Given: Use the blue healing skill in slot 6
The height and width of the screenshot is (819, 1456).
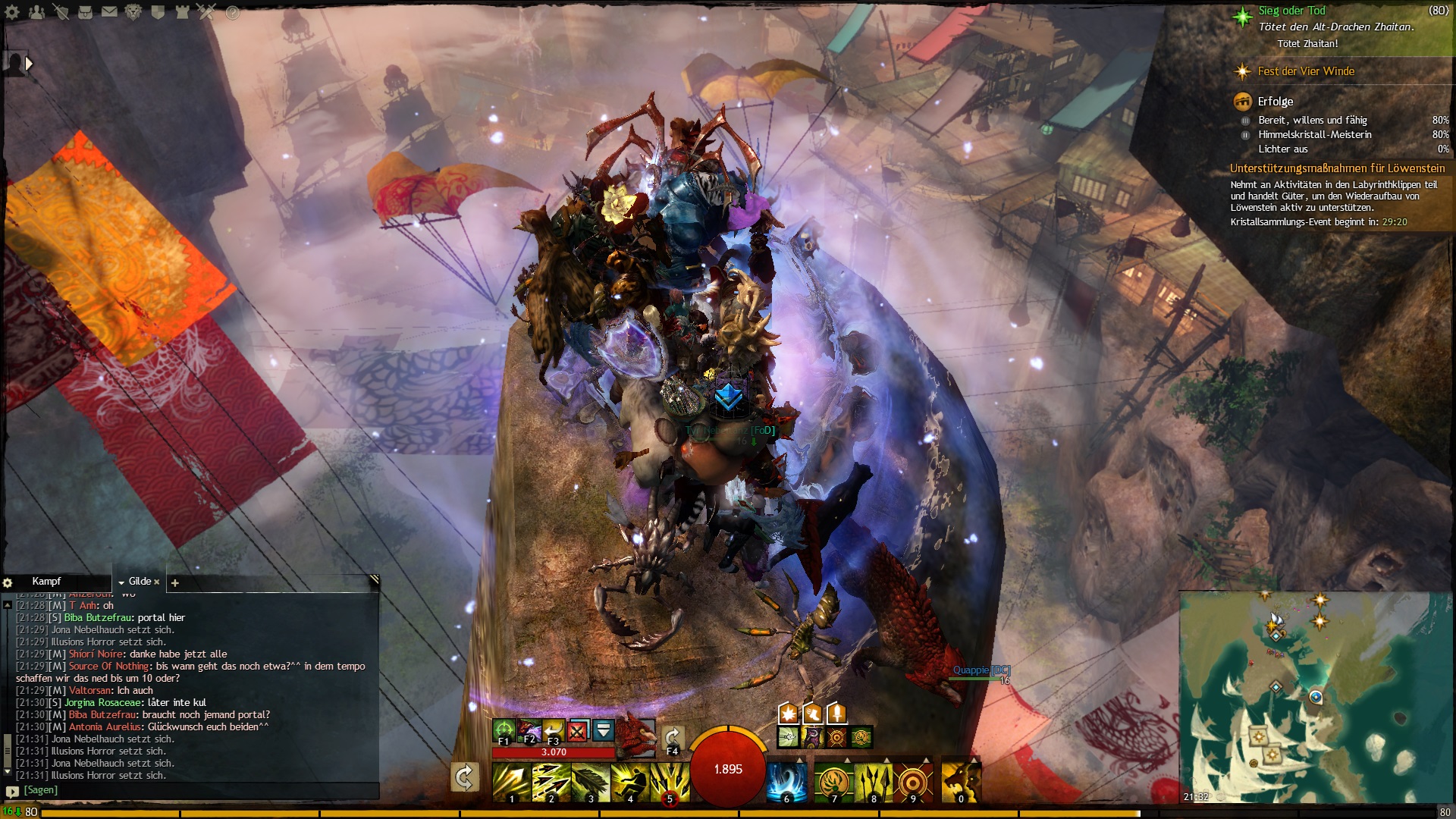Looking at the screenshot, I should 786,783.
